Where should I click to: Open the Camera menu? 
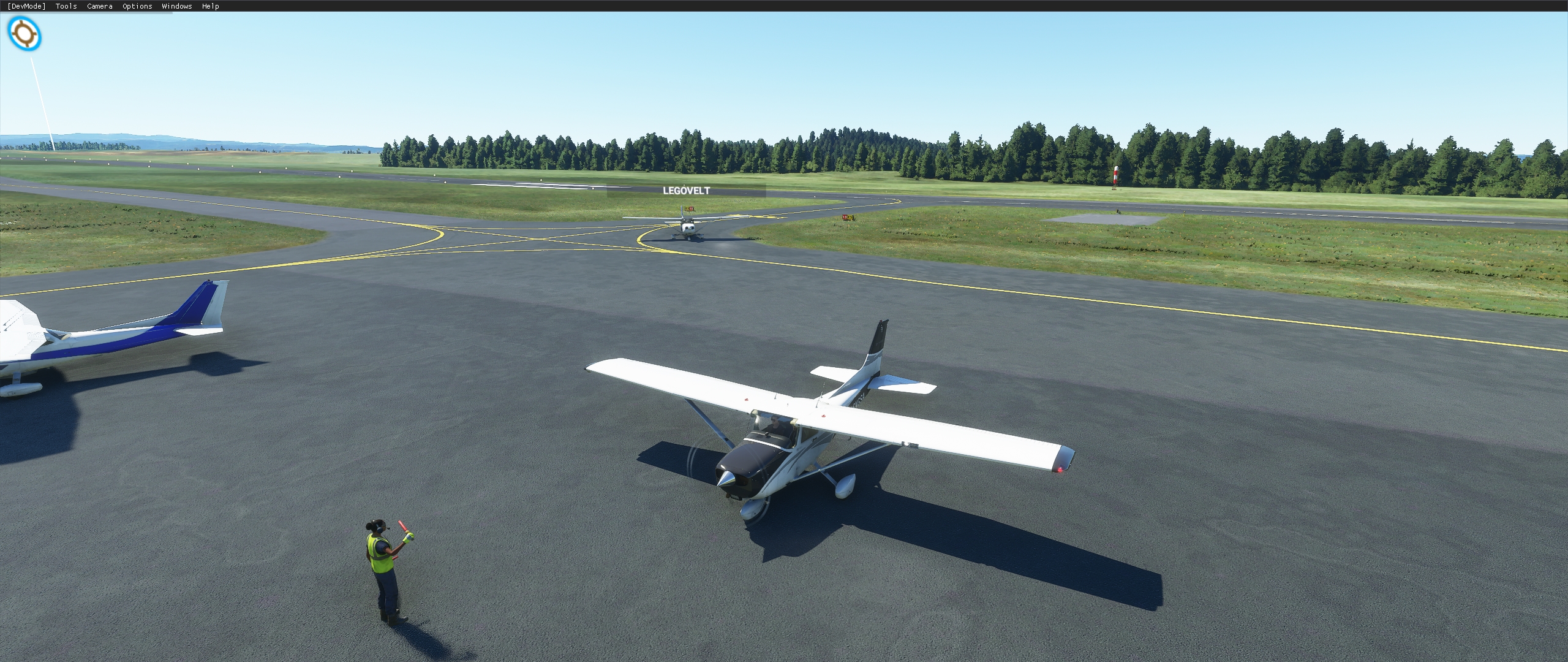click(99, 6)
